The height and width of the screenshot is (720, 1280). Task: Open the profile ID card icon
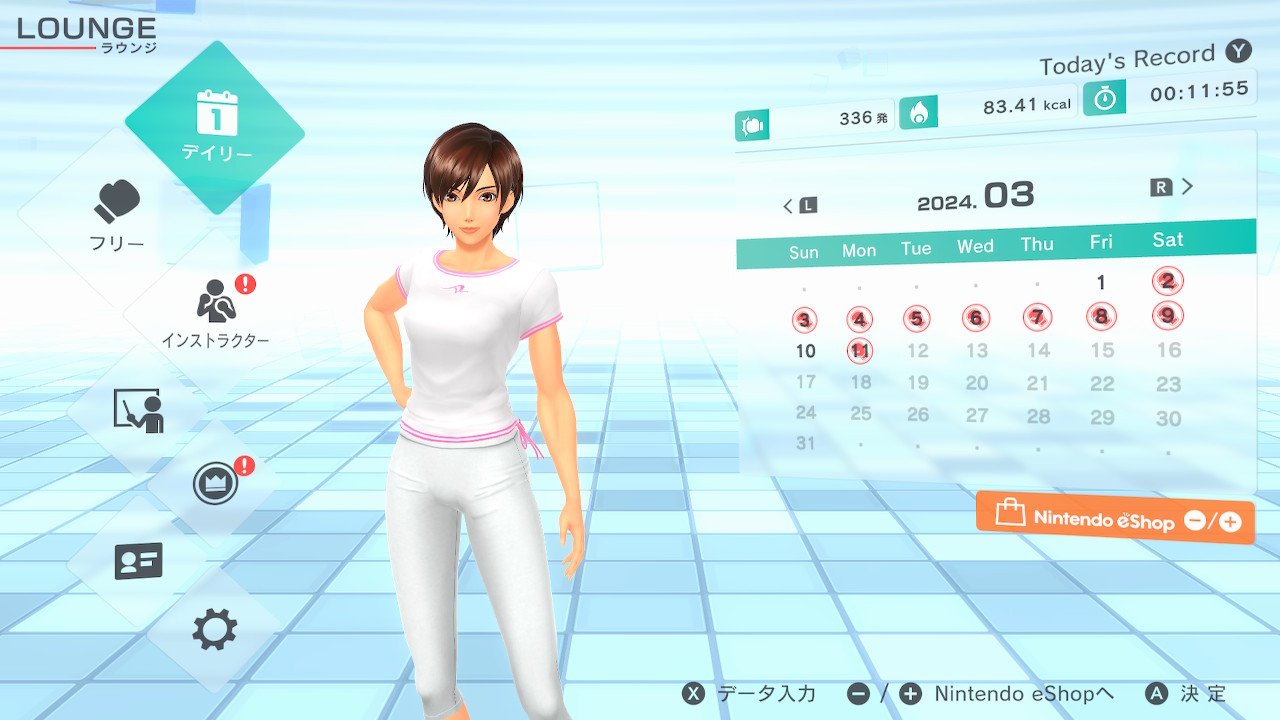[138, 561]
